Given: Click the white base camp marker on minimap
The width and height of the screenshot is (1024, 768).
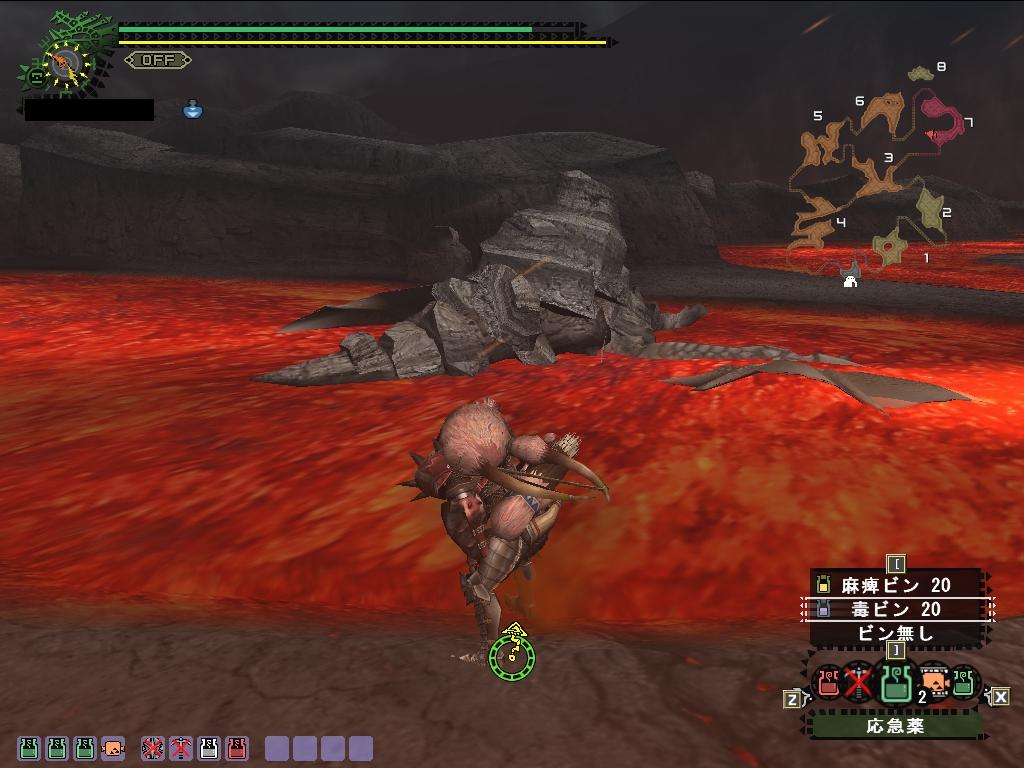Looking at the screenshot, I should [850, 281].
